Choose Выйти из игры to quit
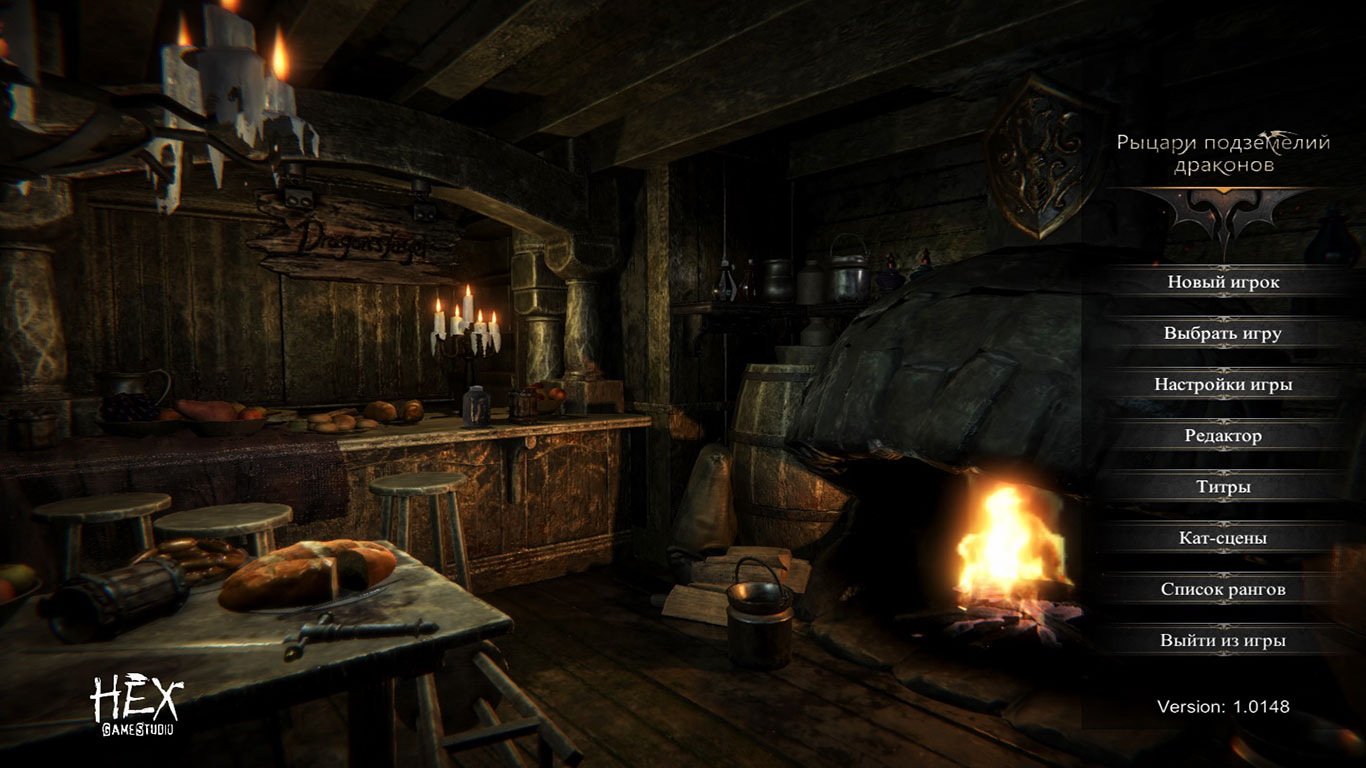This screenshot has height=768, width=1366. tap(1223, 640)
